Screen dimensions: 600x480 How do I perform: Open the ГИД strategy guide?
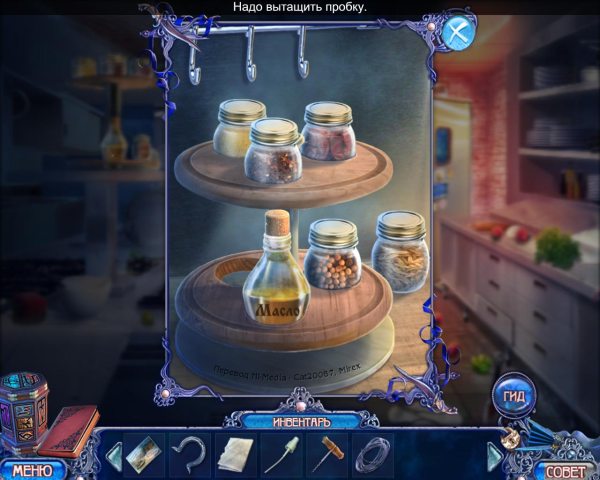(x=515, y=392)
